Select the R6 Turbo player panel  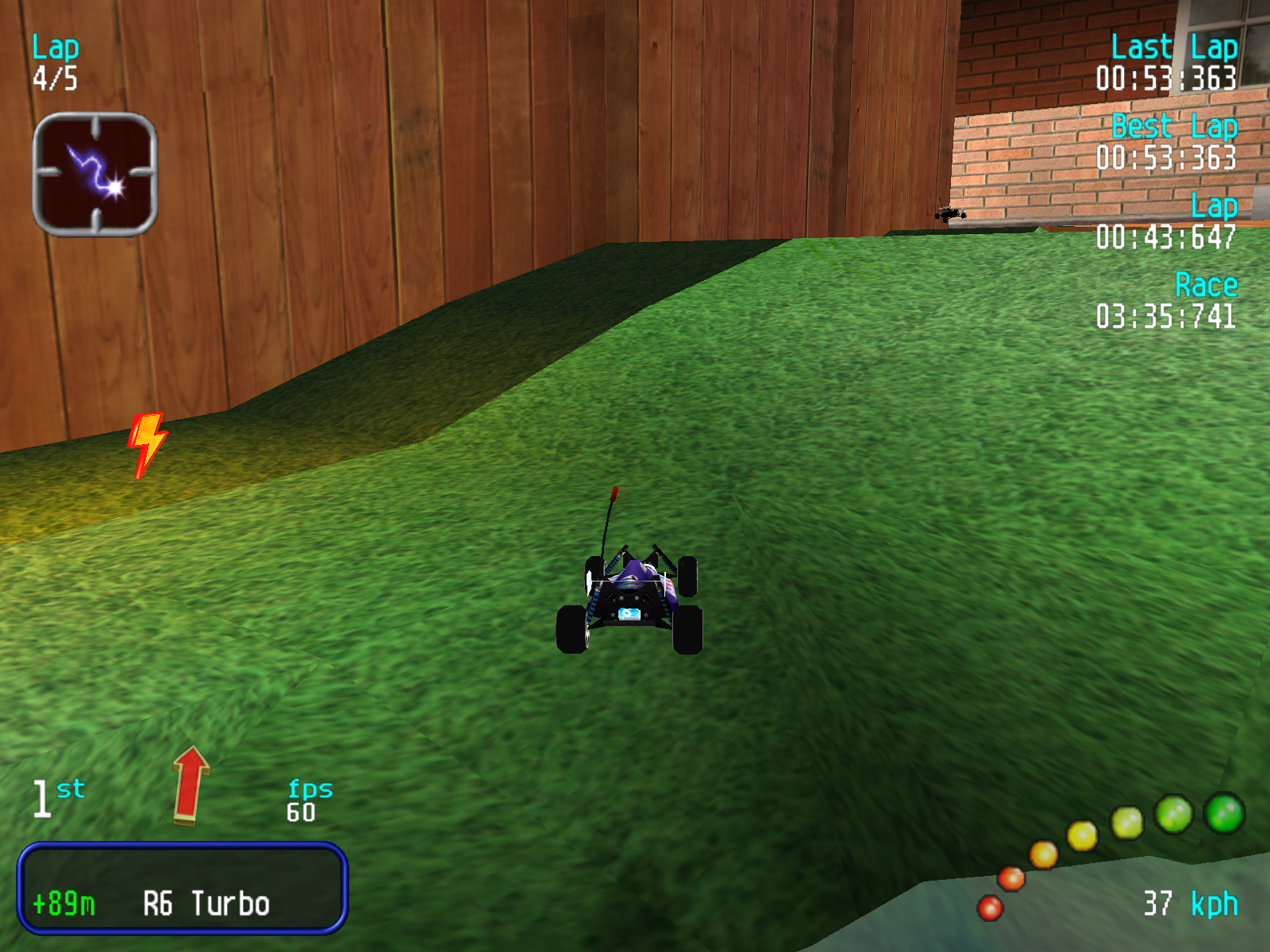pos(183,889)
